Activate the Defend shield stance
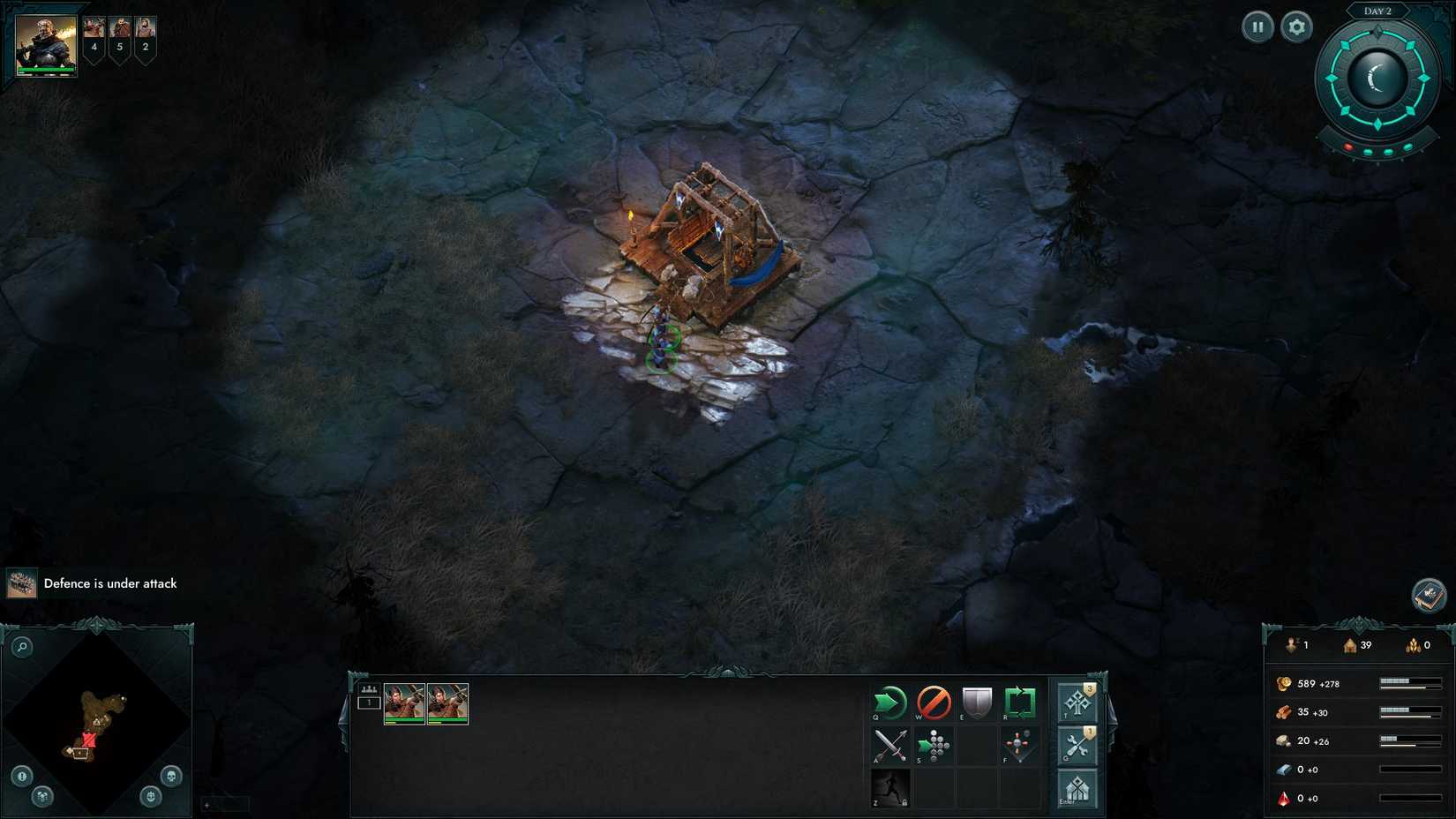 coord(979,702)
